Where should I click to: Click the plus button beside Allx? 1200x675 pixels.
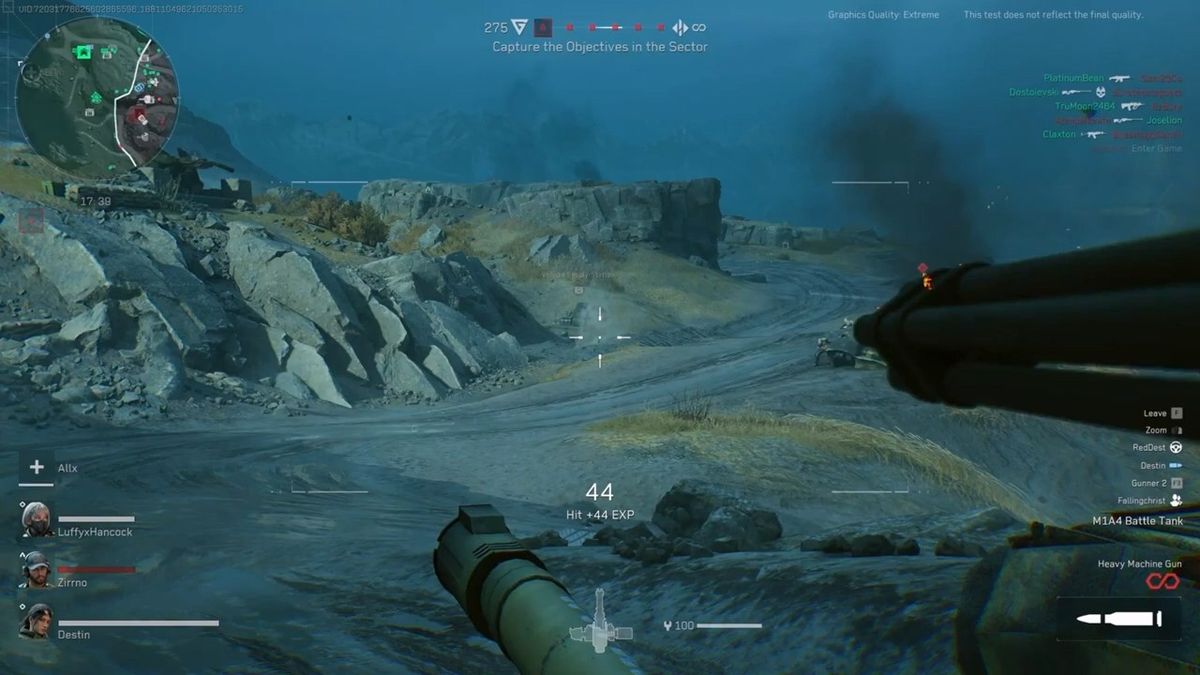point(37,467)
